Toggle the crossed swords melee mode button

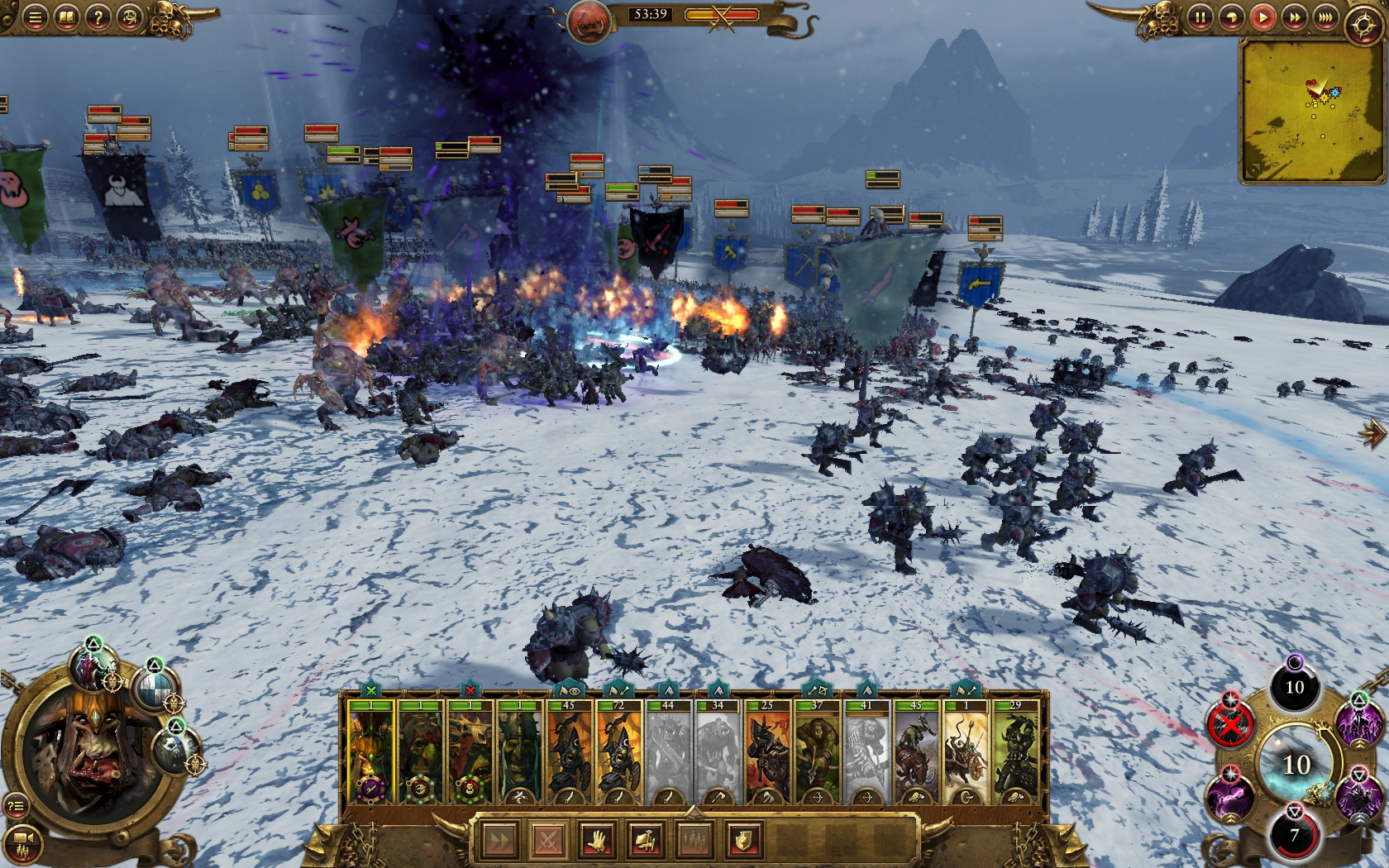[548, 842]
